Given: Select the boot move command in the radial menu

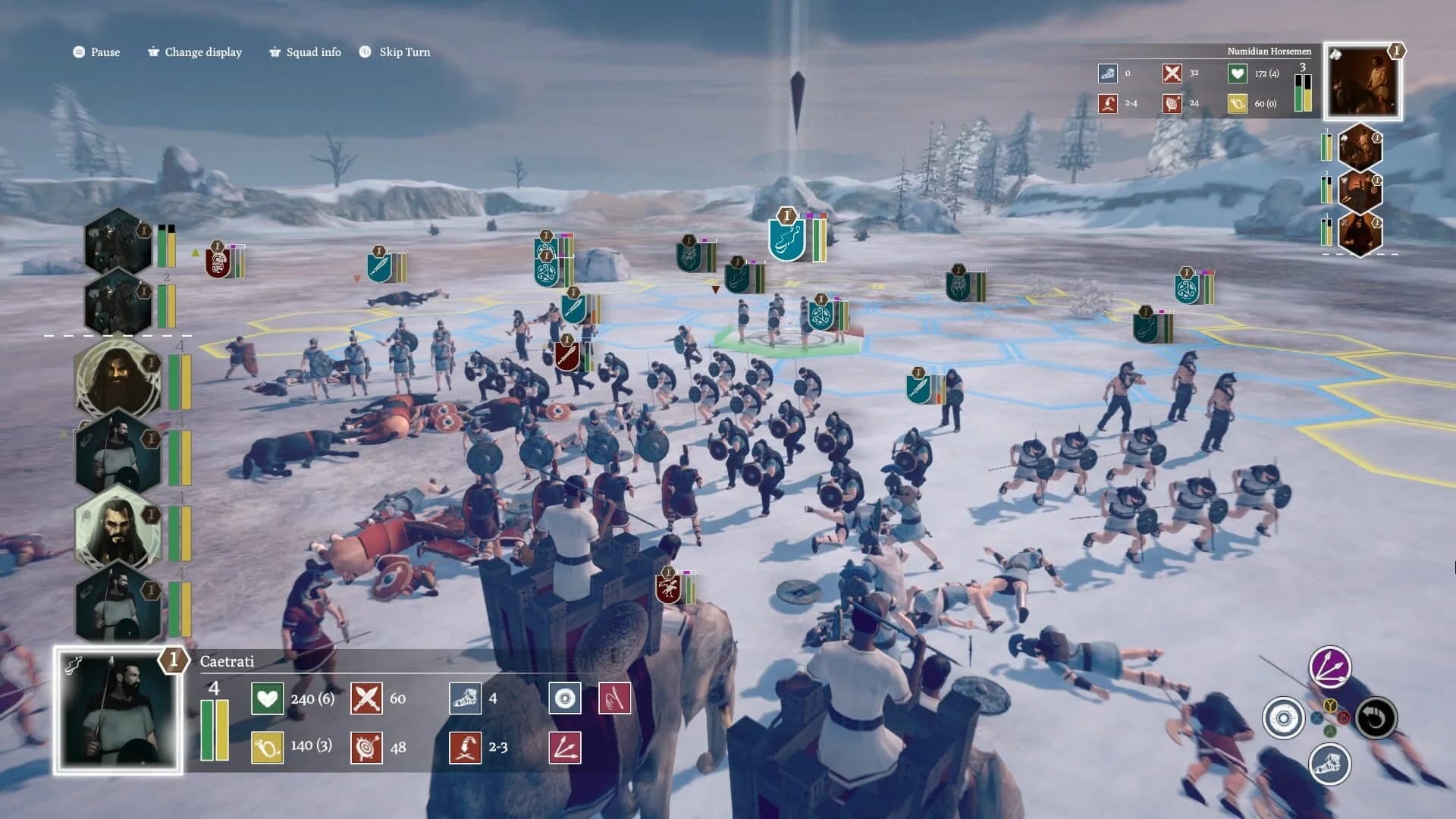Looking at the screenshot, I should (1332, 764).
